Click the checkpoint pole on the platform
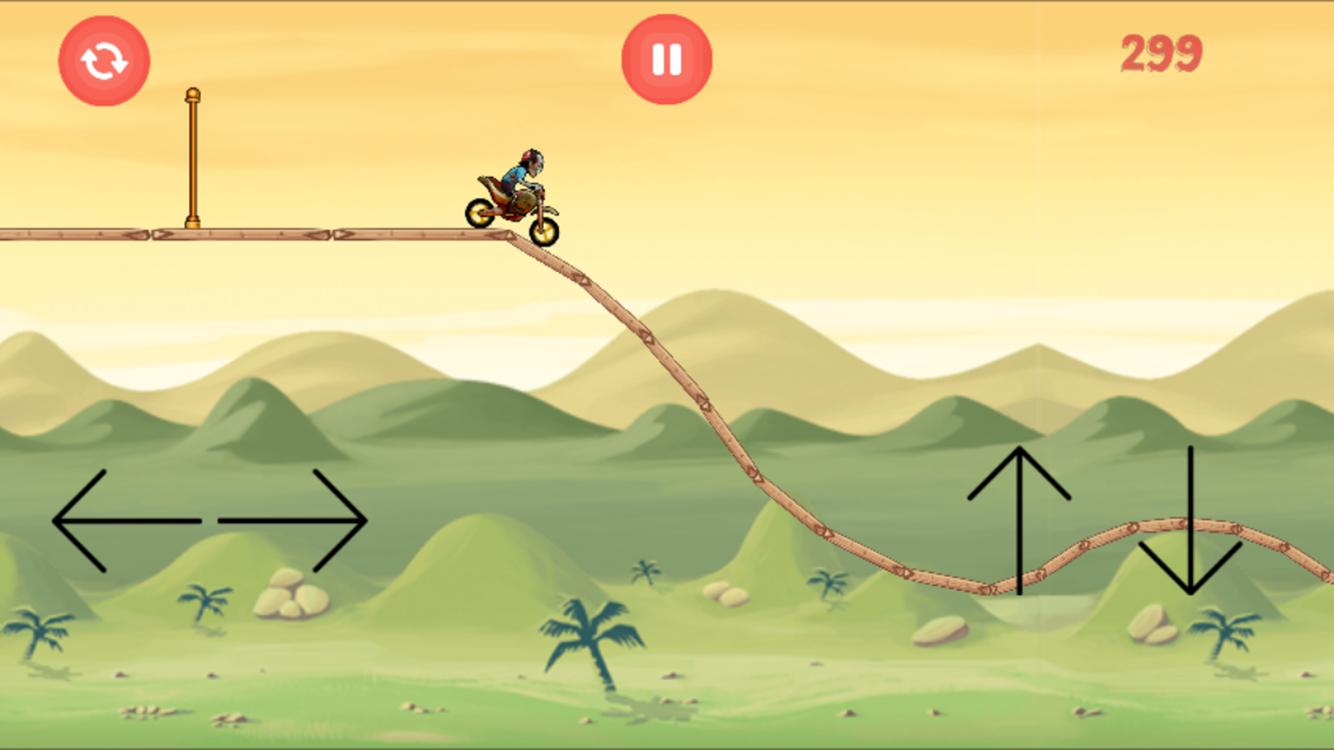Viewport: 1334px width, 750px height. point(193,160)
